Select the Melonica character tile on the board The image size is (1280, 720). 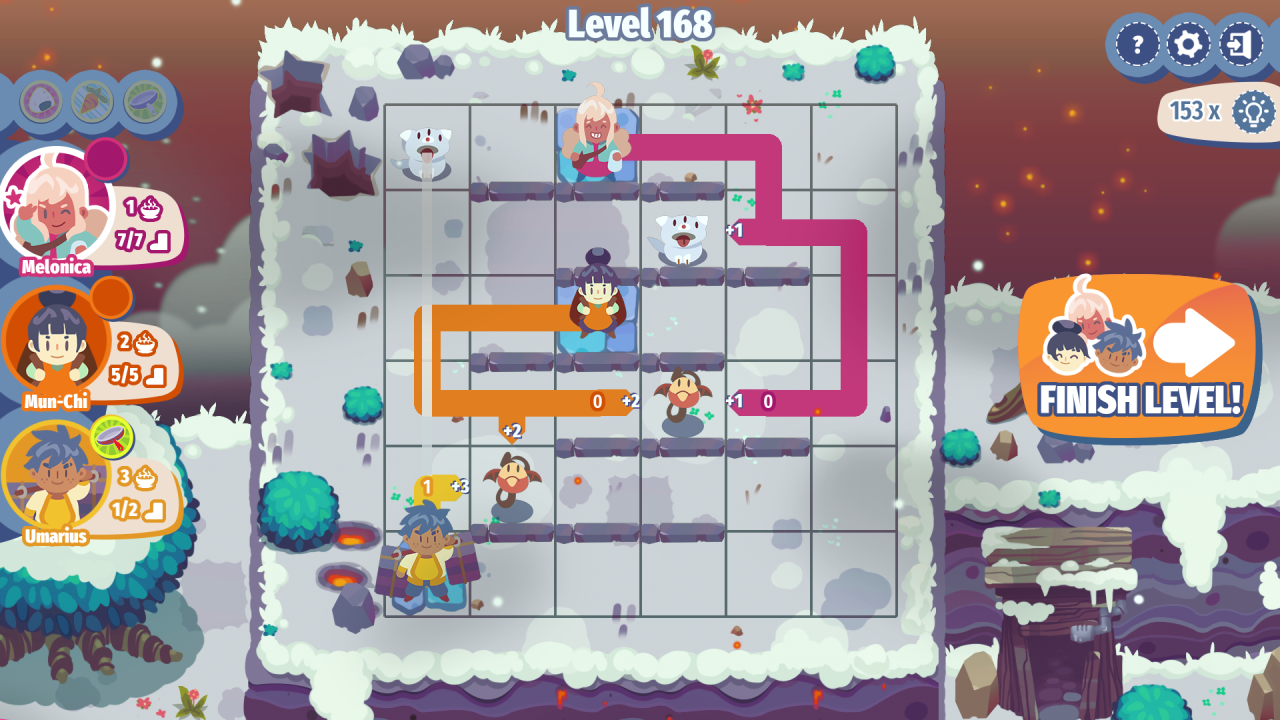click(597, 142)
